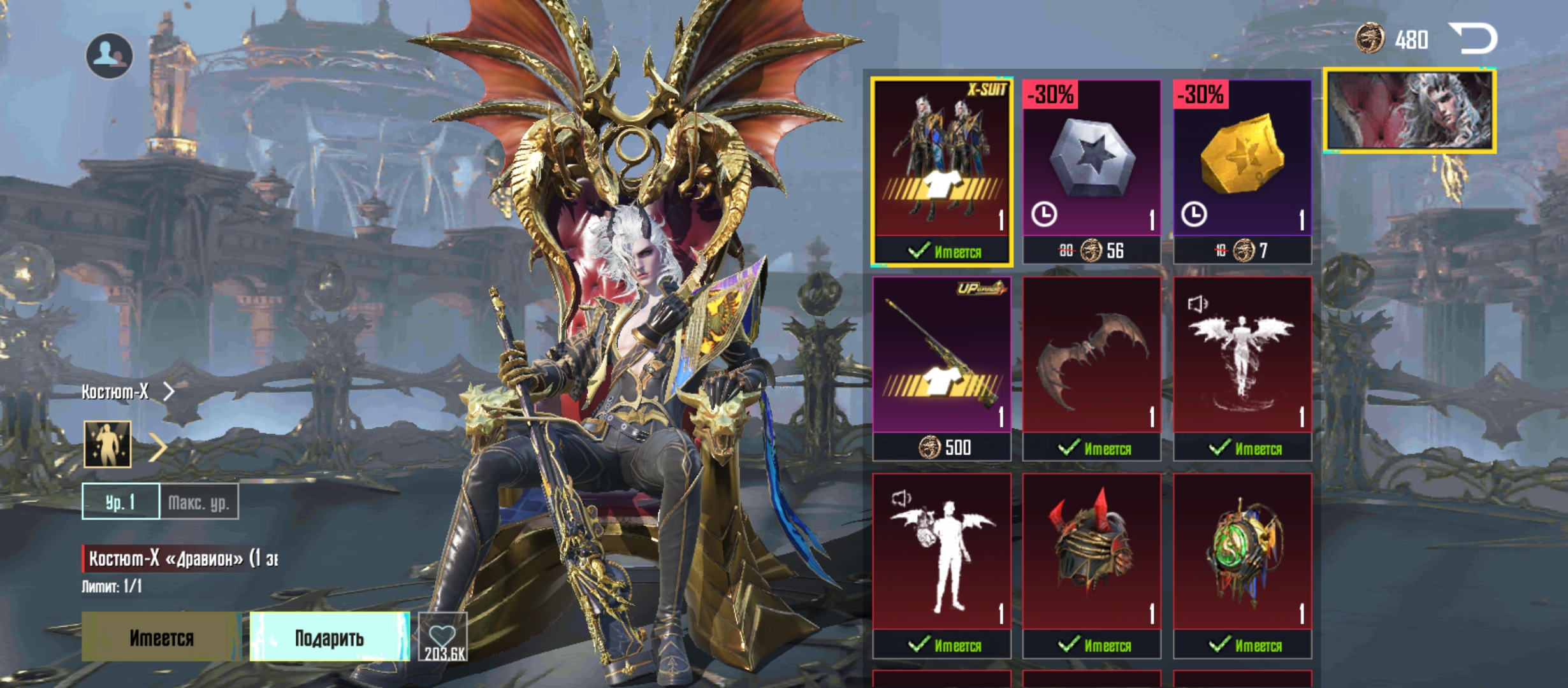
Task: Switch to the Макс. ур. tab
Action: tap(199, 502)
